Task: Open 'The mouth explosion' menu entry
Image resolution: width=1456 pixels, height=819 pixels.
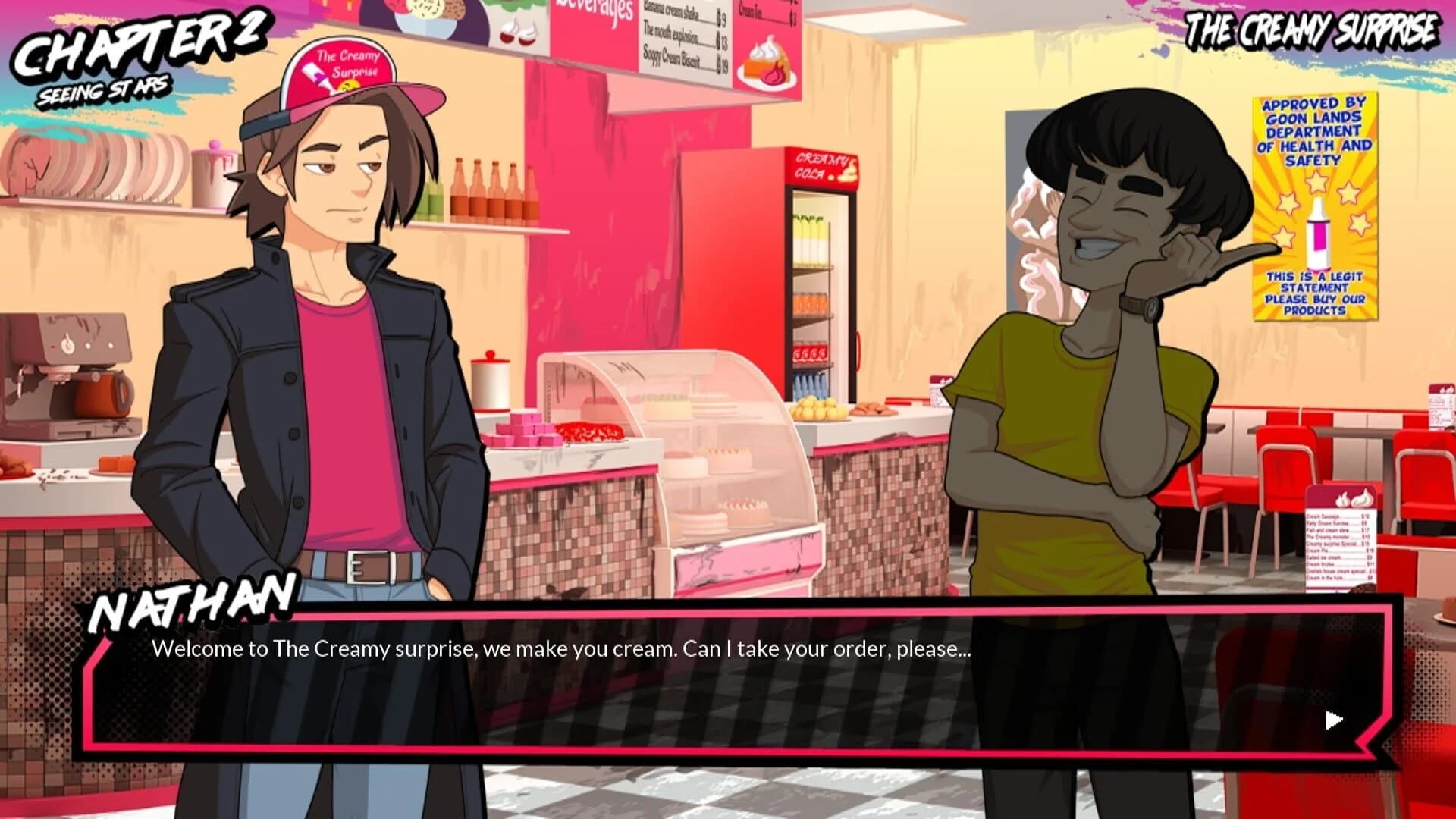Action: [x=675, y=36]
